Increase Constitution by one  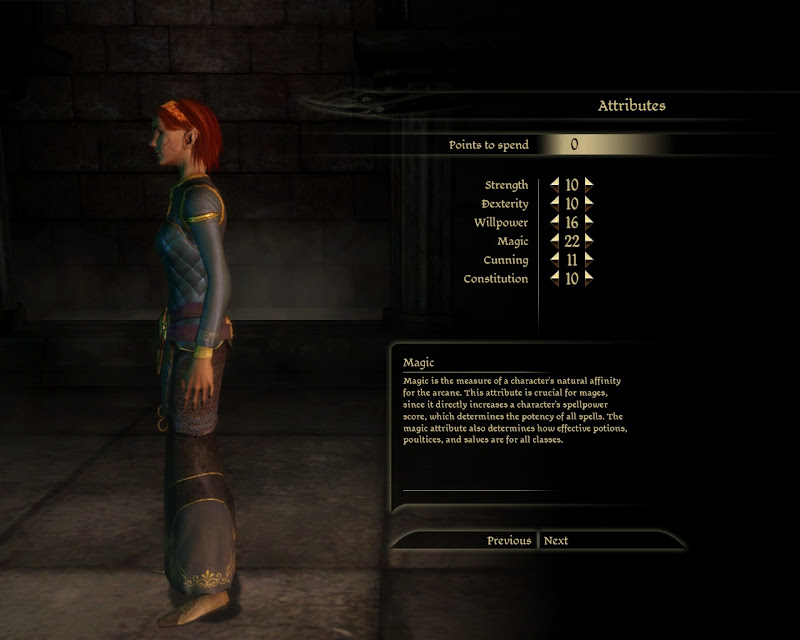coord(589,279)
